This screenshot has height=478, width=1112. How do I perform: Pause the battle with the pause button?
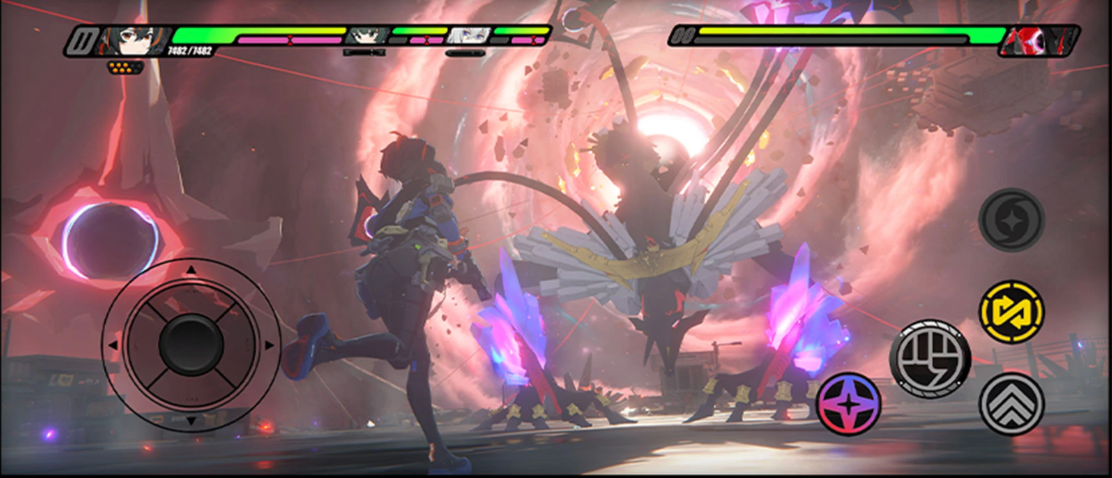click(x=82, y=41)
